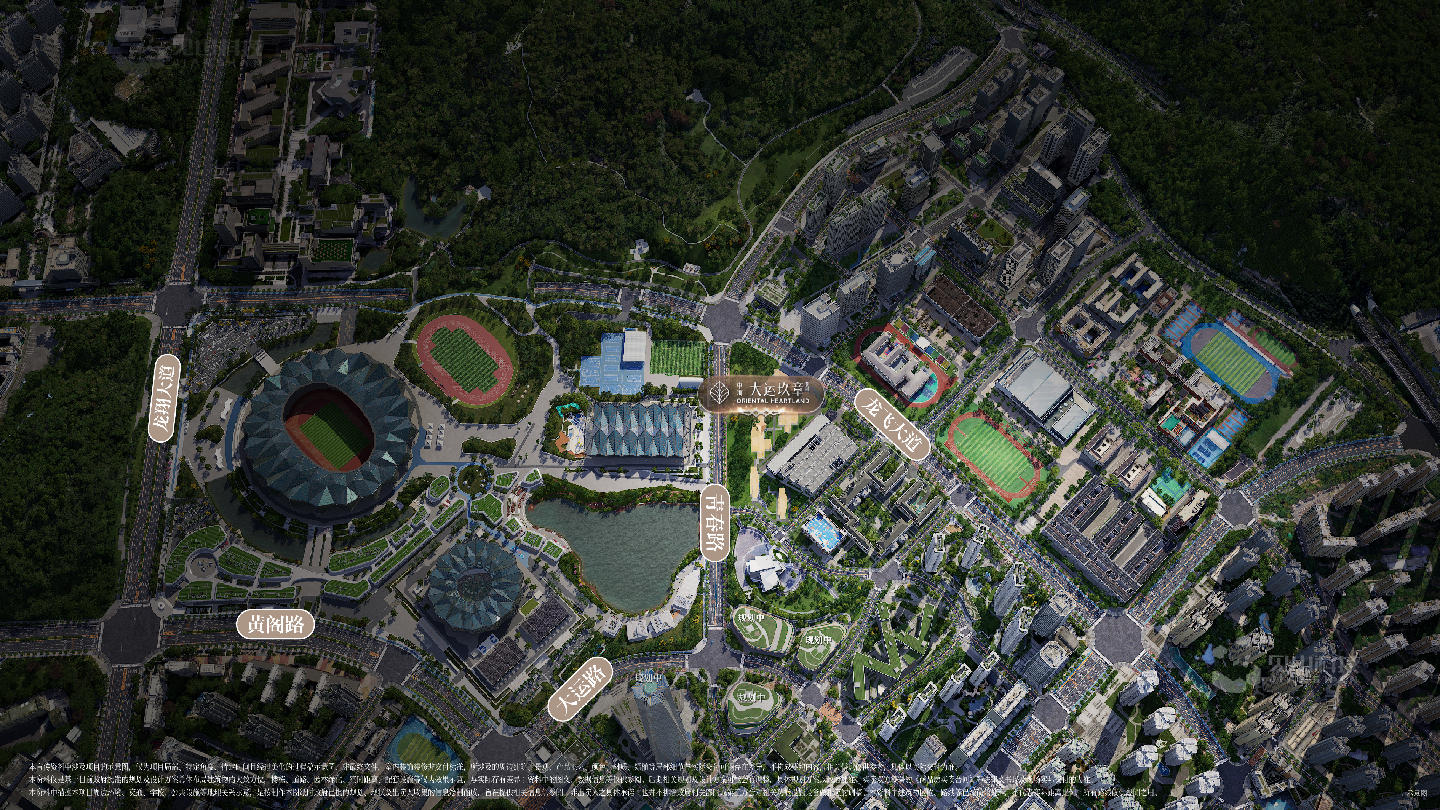
Task: Click the 龙翔大道 road label
Action: (164, 398)
